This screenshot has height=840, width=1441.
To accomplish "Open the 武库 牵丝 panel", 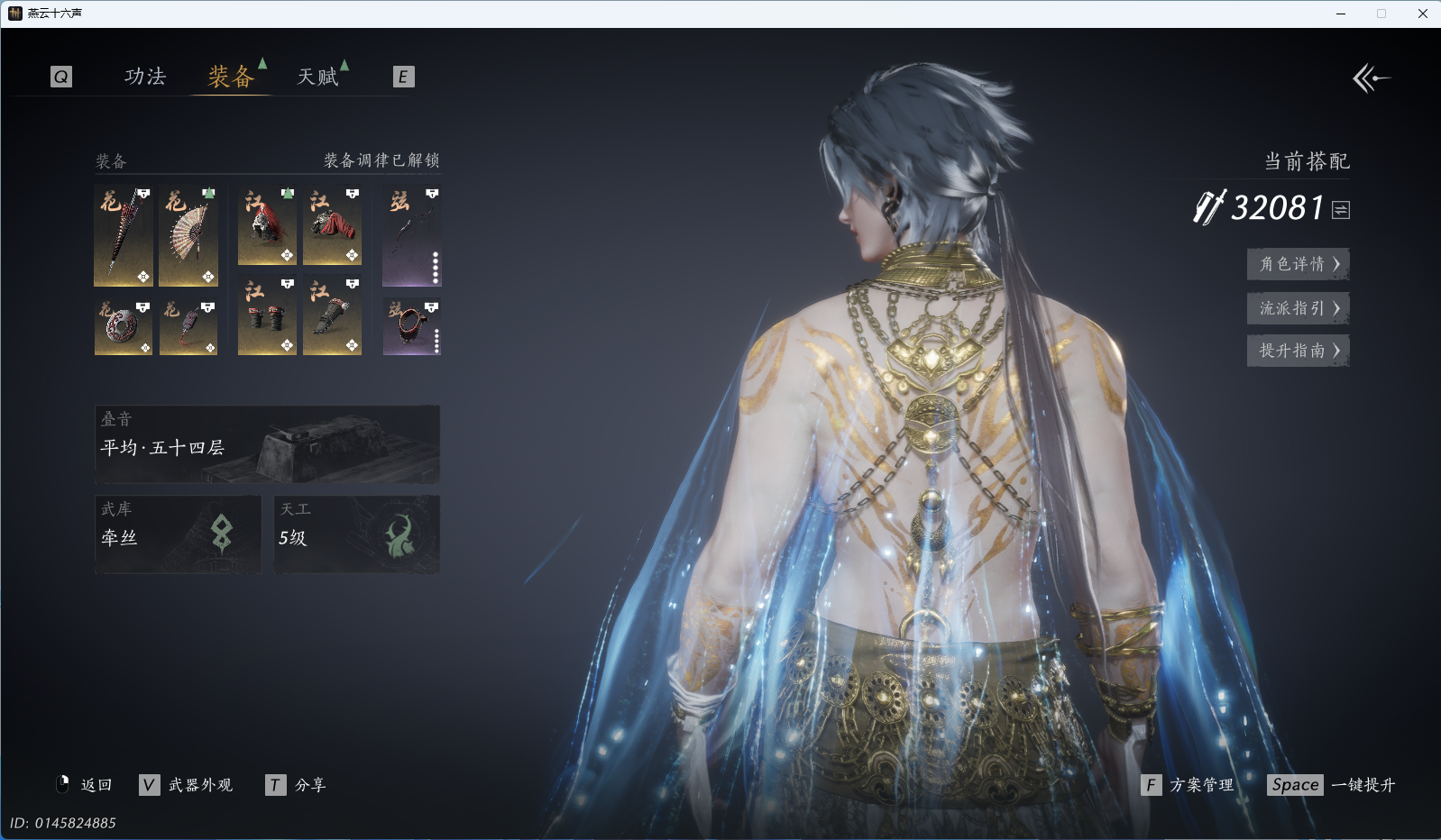I will (x=178, y=534).
